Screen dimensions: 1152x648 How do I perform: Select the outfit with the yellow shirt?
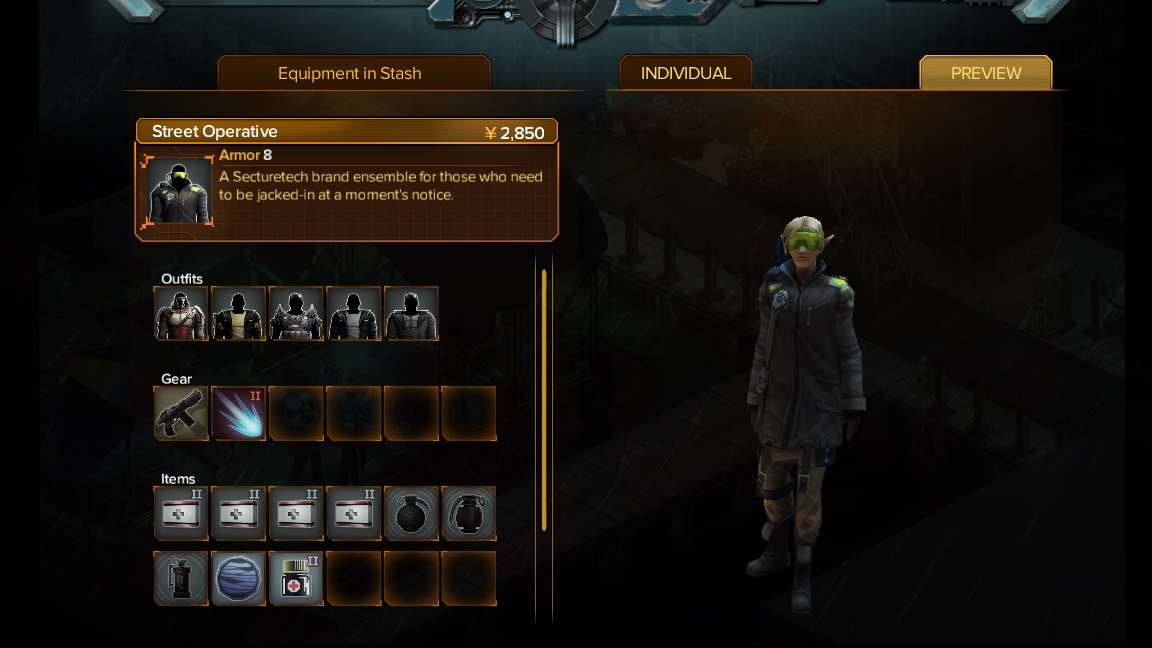[238, 313]
